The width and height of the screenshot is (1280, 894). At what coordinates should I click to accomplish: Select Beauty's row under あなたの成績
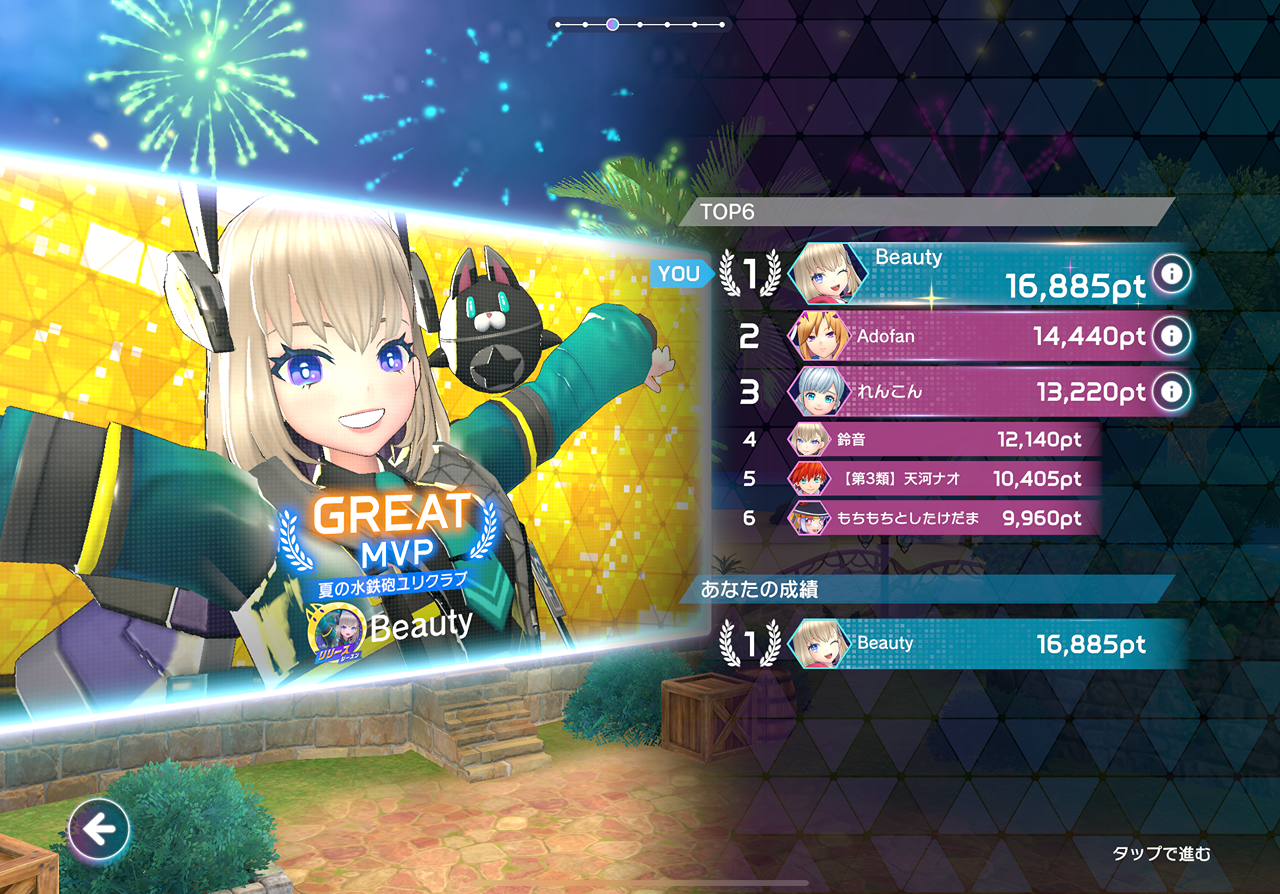pyautogui.click(x=985, y=644)
